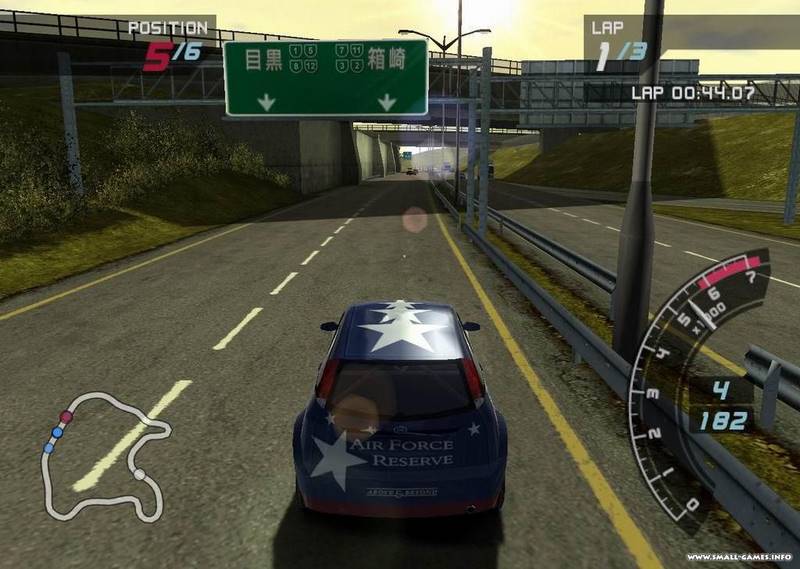Screen dimensions: 800x569
Task: Click the track outline minimap
Action: (105, 455)
